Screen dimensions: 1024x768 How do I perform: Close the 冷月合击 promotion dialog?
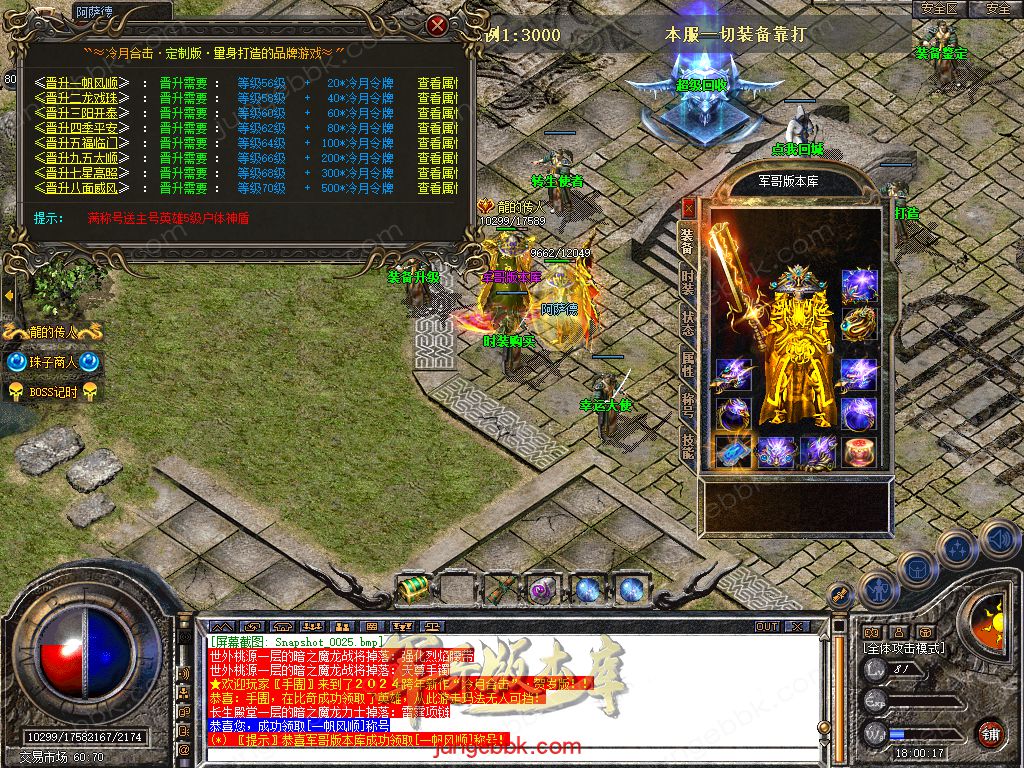(437, 25)
